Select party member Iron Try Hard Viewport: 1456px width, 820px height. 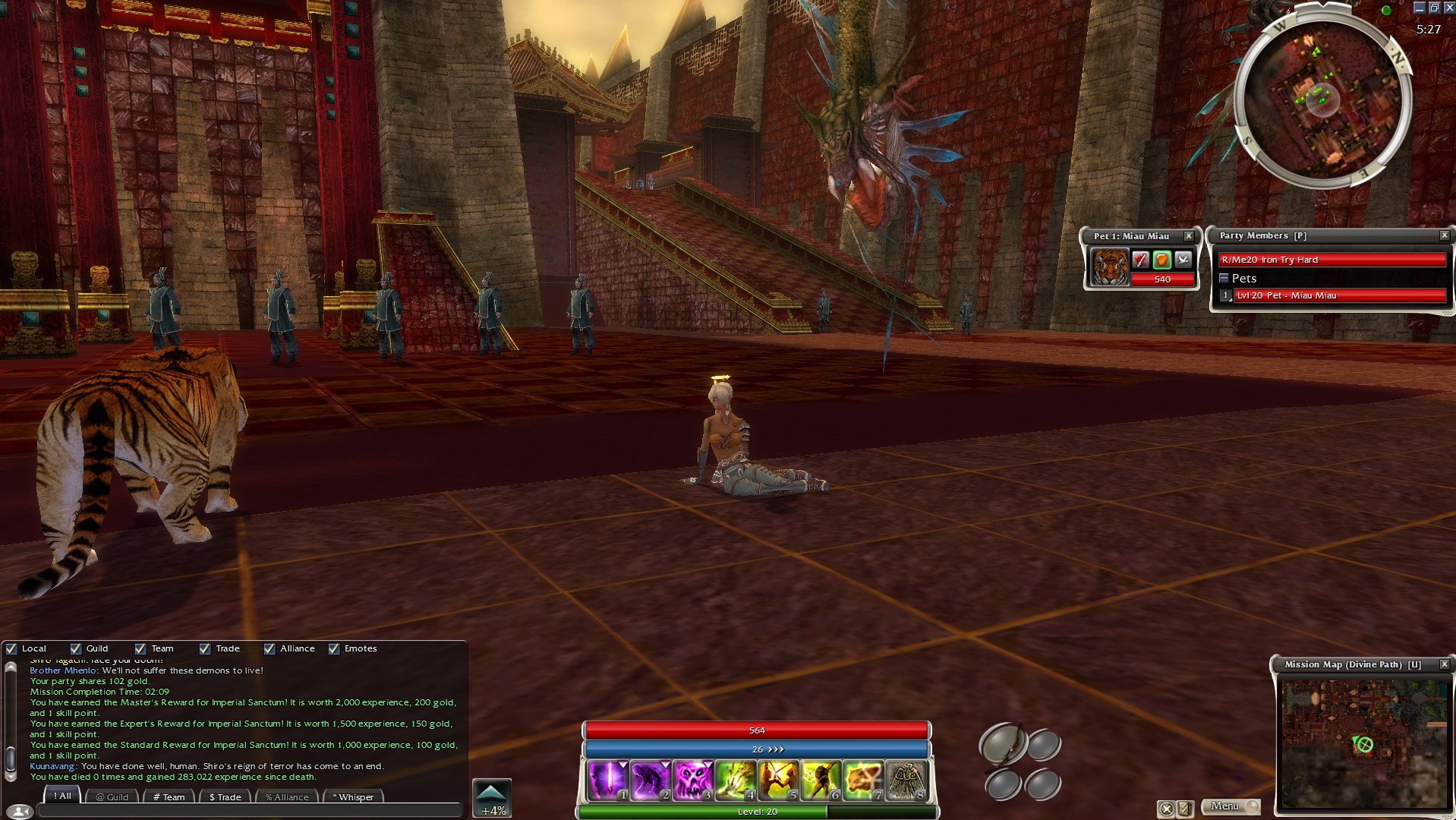[1332, 260]
